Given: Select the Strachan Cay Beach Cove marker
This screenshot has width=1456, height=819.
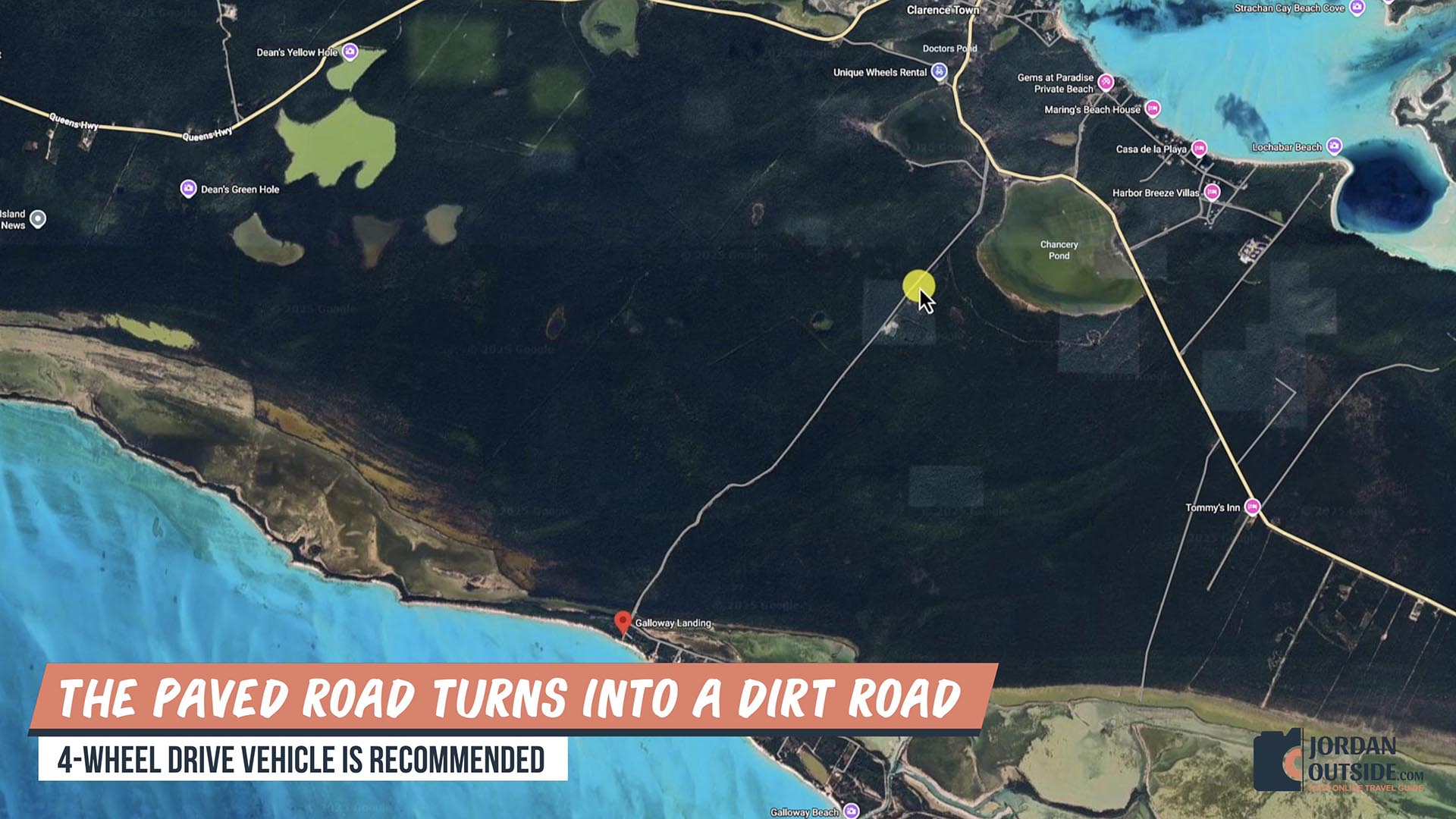Looking at the screenshot, I should (x=1357, y=8).
